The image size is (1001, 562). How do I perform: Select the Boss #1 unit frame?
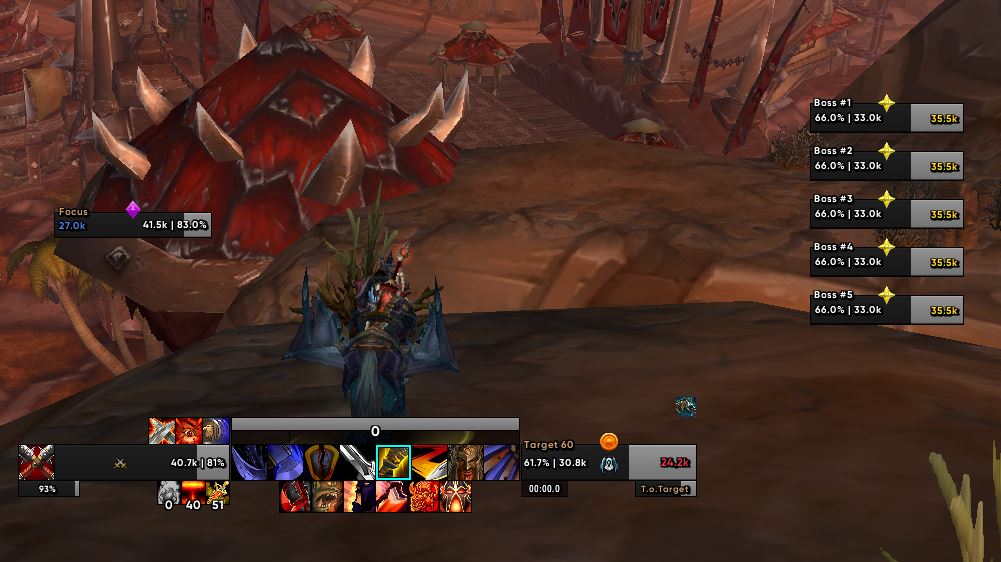886,118
